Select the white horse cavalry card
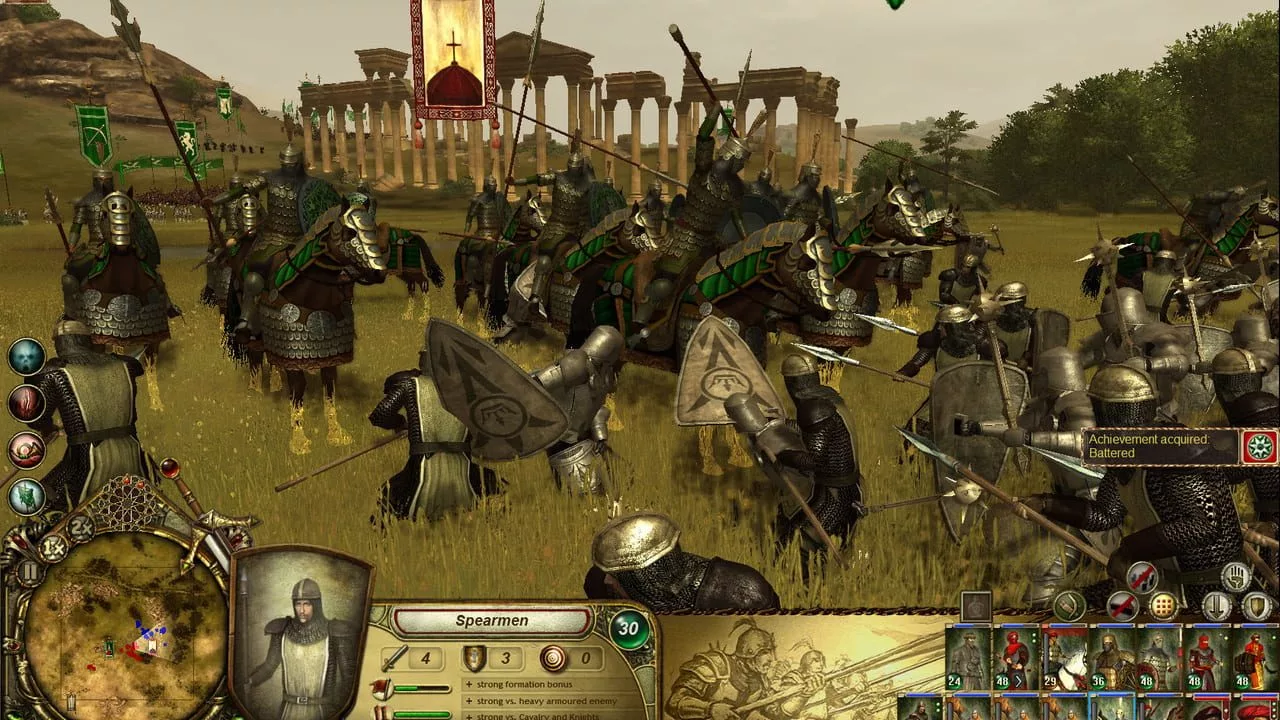 click(x=1064, y=658)
